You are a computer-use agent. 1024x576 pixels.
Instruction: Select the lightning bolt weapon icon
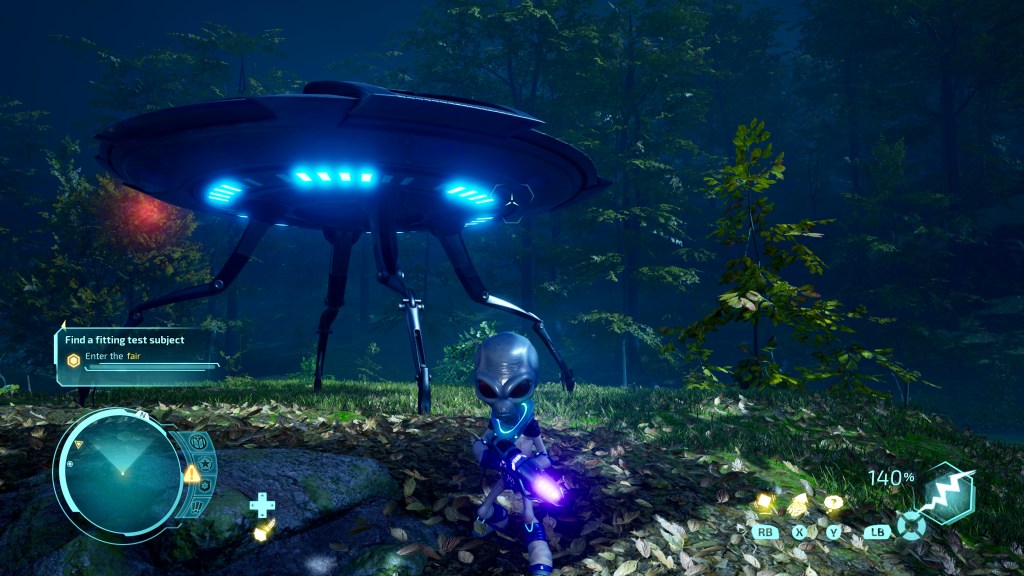tap(946, 494)
